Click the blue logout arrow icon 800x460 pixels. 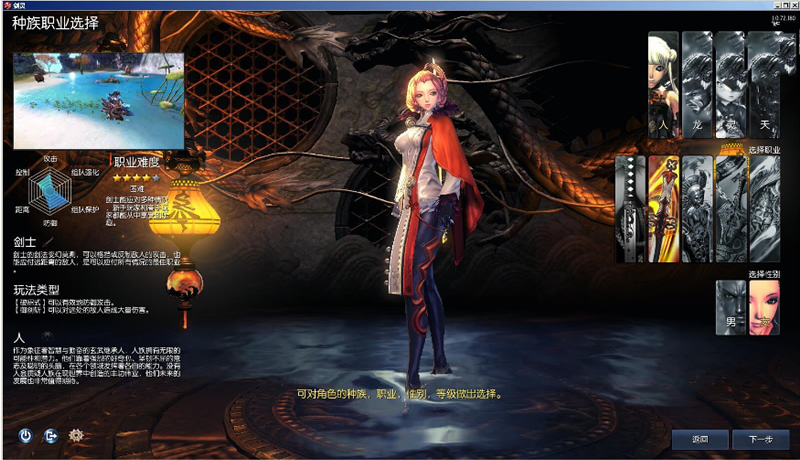tap(51, 436)
